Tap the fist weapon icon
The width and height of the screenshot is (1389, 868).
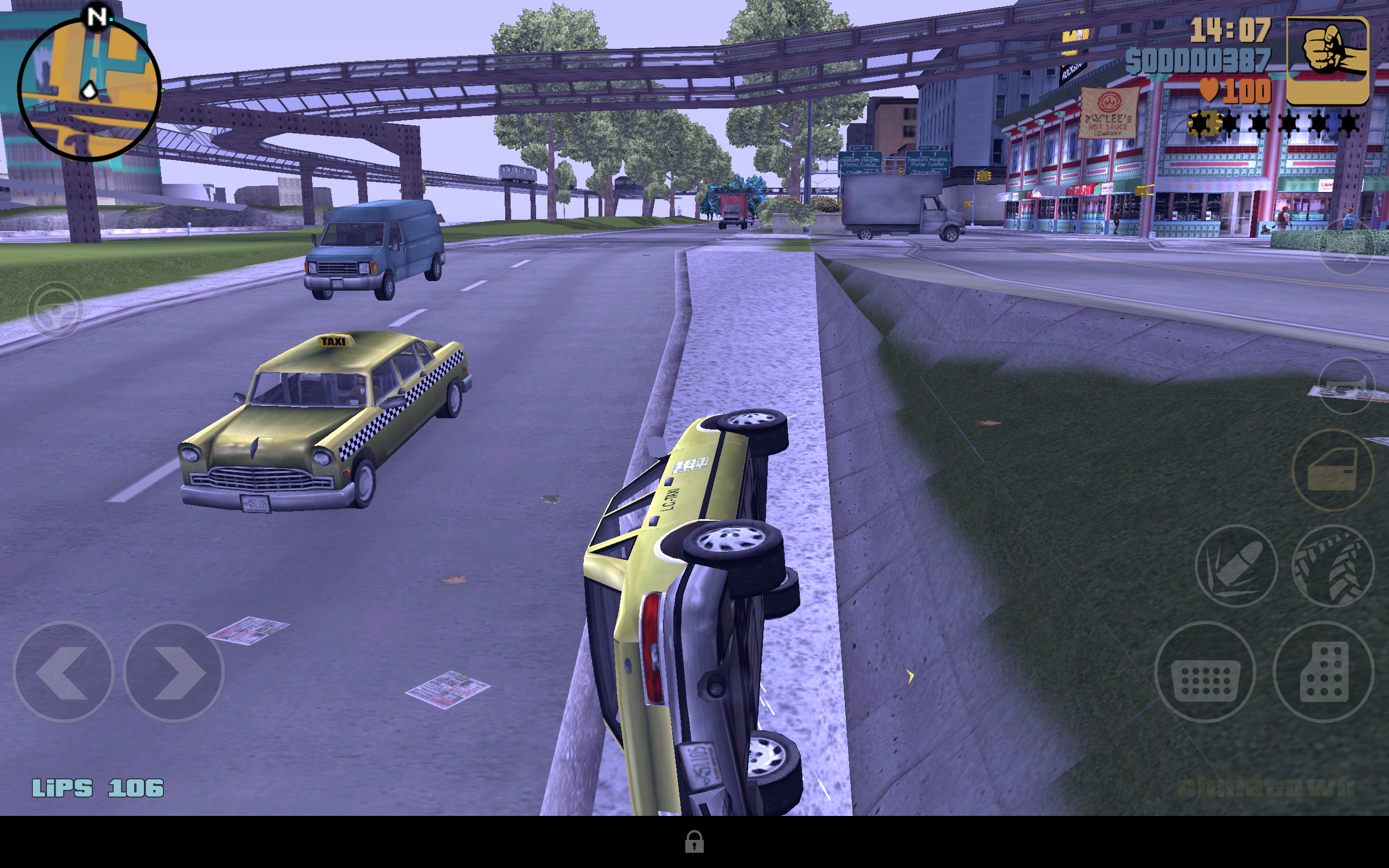coord(1327,60)
